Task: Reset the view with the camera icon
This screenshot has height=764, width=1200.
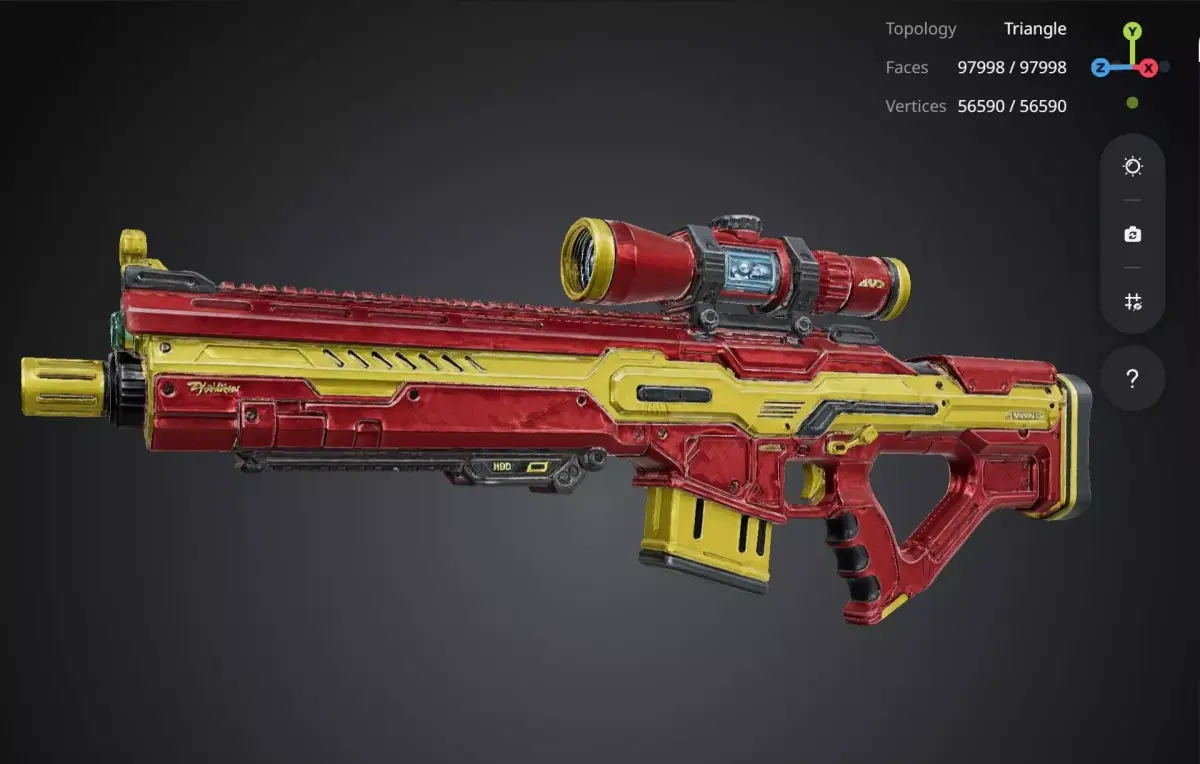Action: click(x=1132, y=234)
